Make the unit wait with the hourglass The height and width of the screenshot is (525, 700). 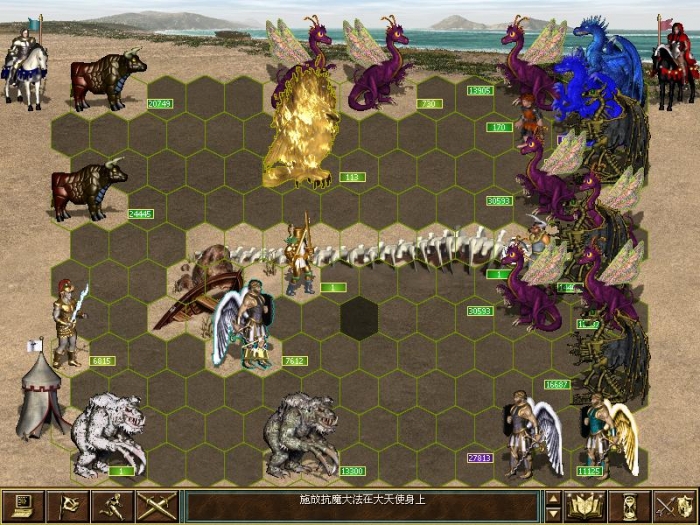point(629,506)
